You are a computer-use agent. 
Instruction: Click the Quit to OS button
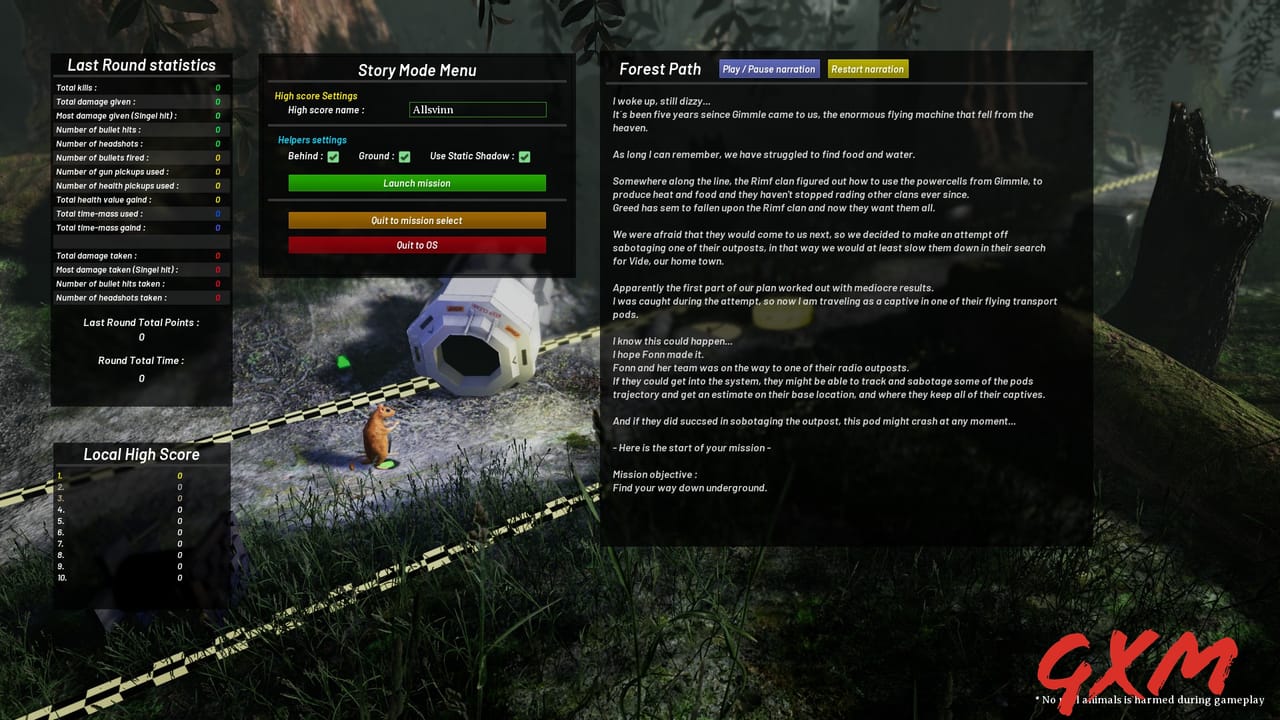point(417,244)
